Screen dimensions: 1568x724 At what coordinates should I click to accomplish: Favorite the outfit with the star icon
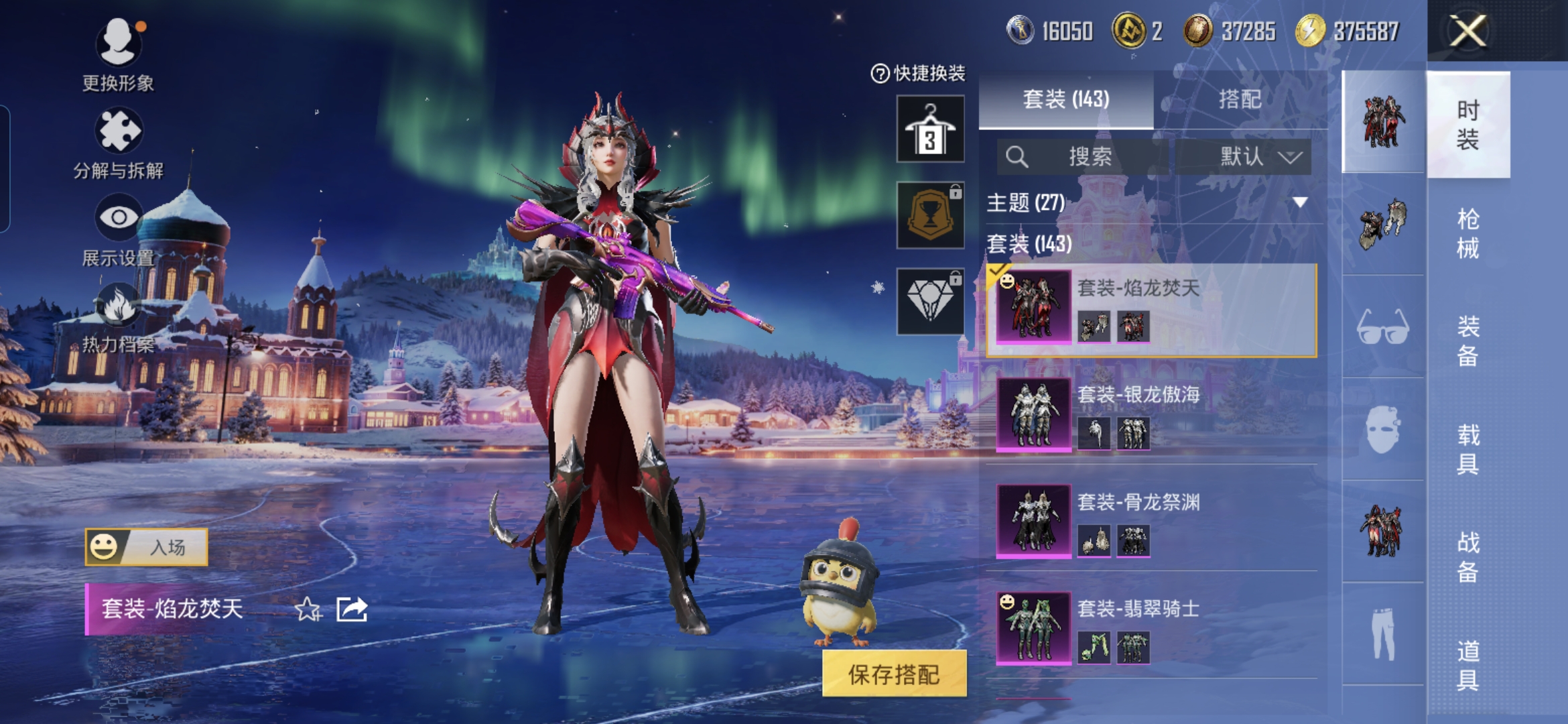pos(308,609)
